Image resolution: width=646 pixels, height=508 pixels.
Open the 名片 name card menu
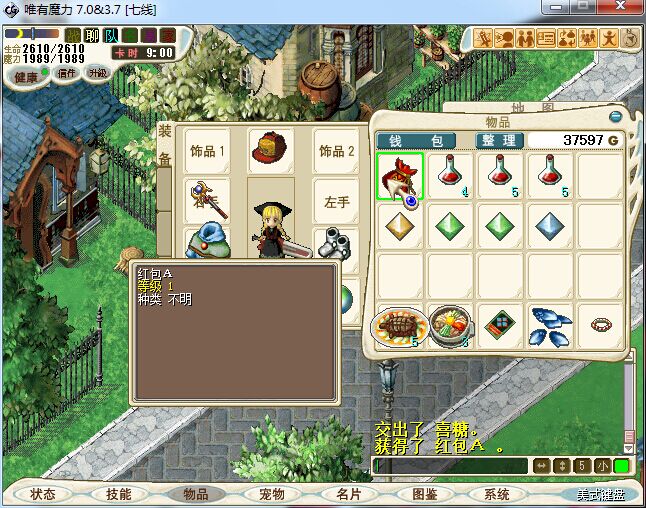[x=347, y=494]
